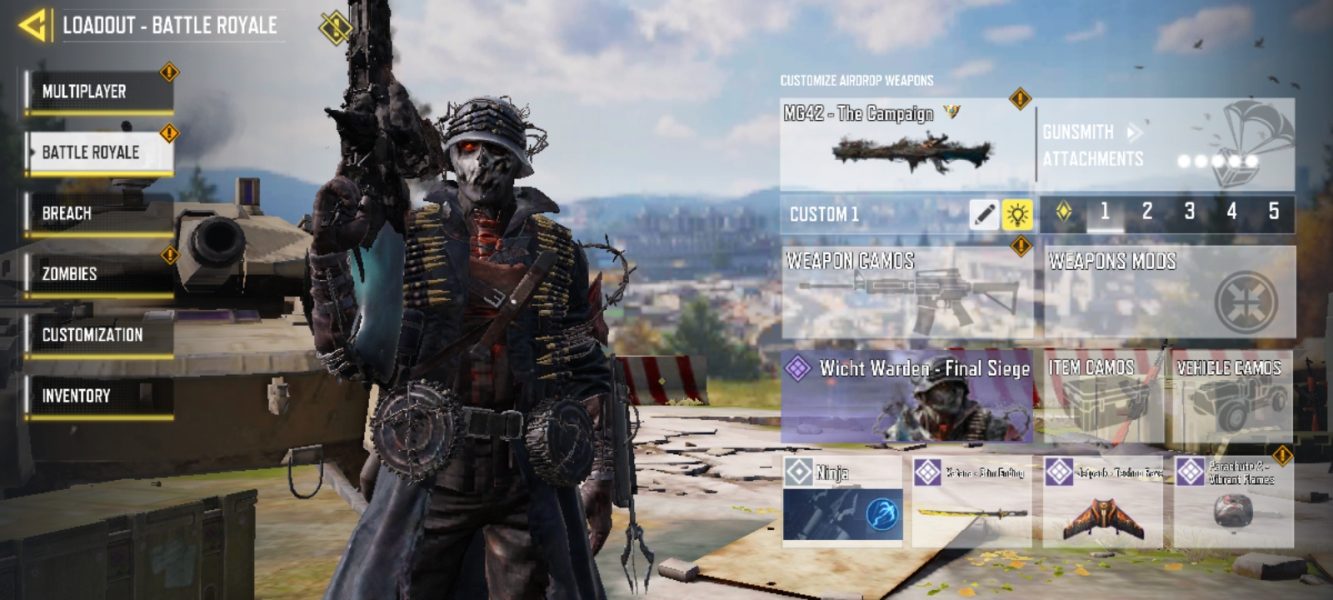
Task: Open the Breach loadout section
Action: click(x=99, y=214)
